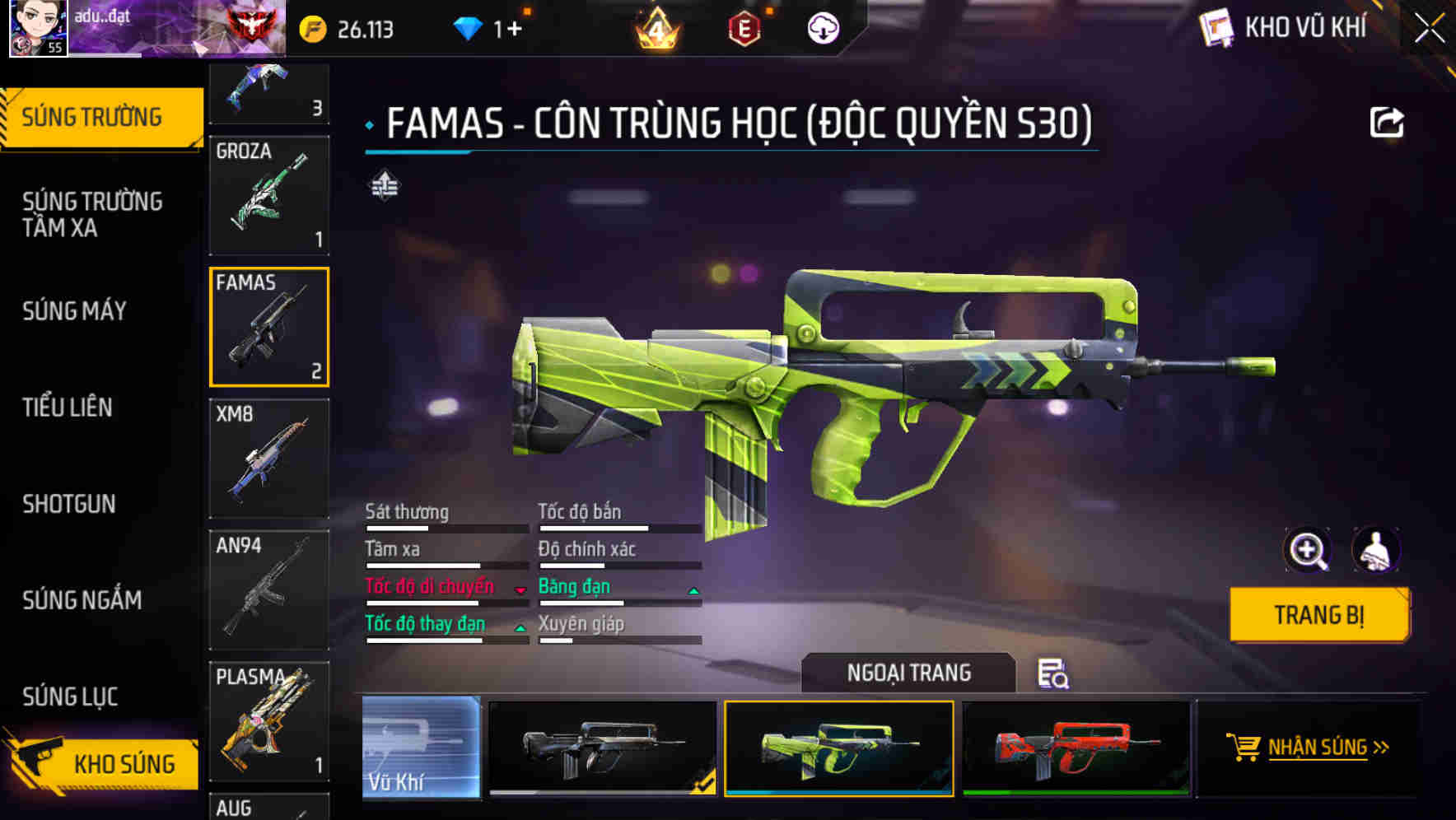Choose the default black FAMAS skin

pyautogui.click(x=602, y=748)
